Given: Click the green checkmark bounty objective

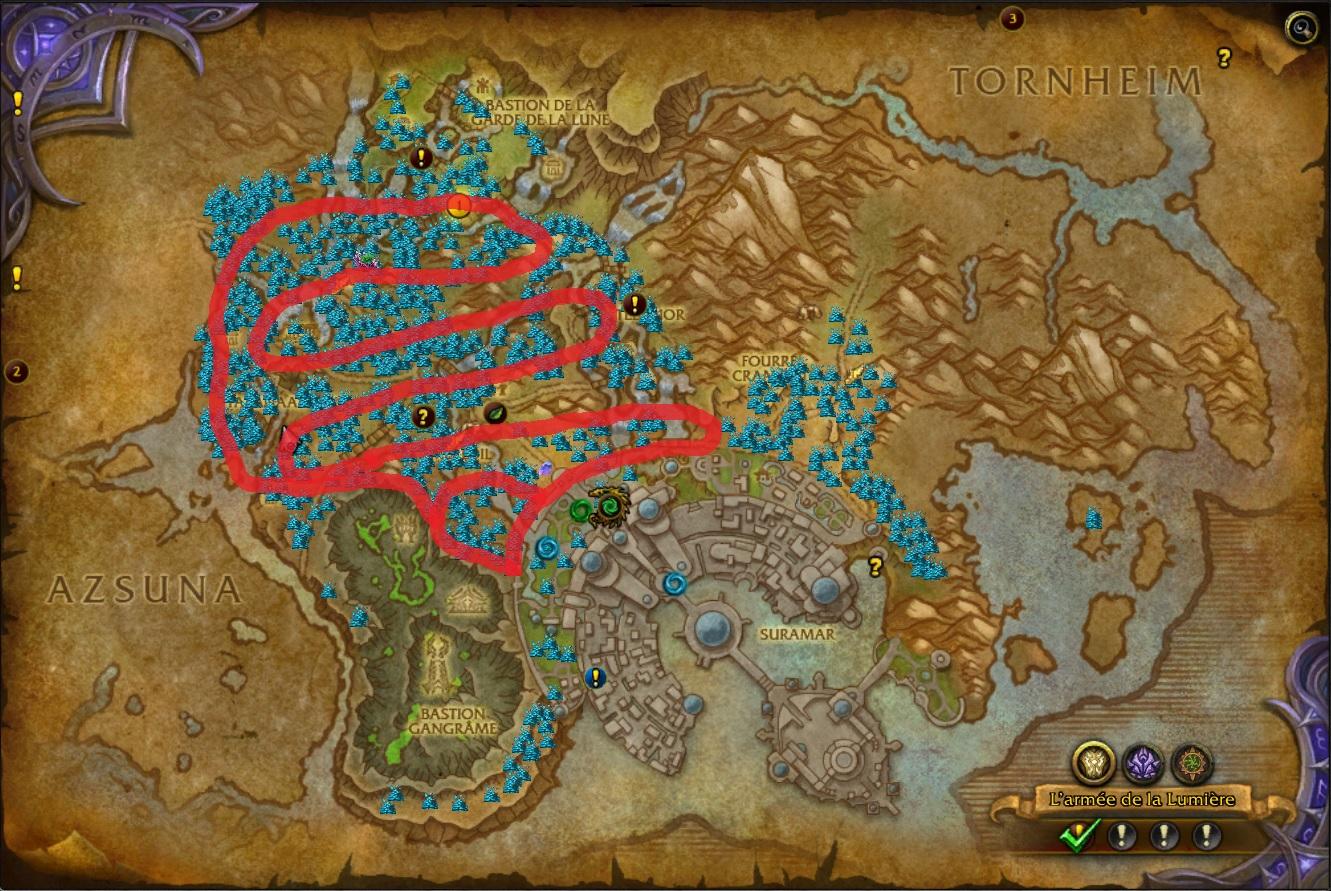Looking at the screenshot, I should coord(1078,833).
